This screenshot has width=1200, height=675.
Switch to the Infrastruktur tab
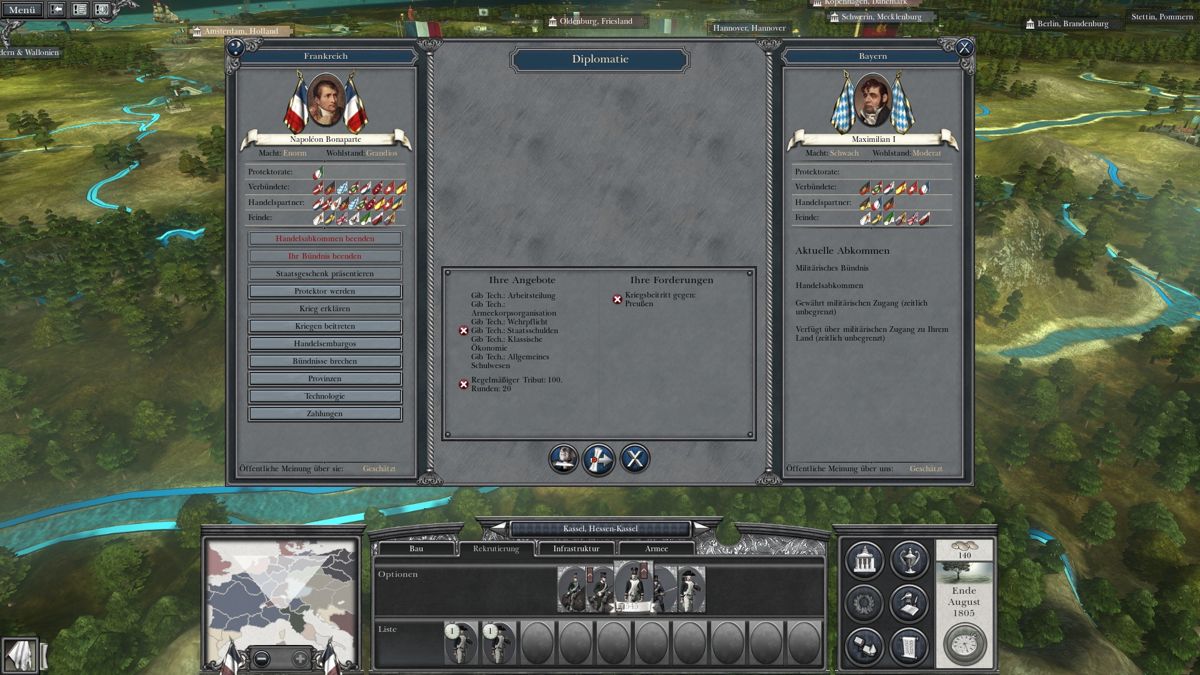point(576,549)
